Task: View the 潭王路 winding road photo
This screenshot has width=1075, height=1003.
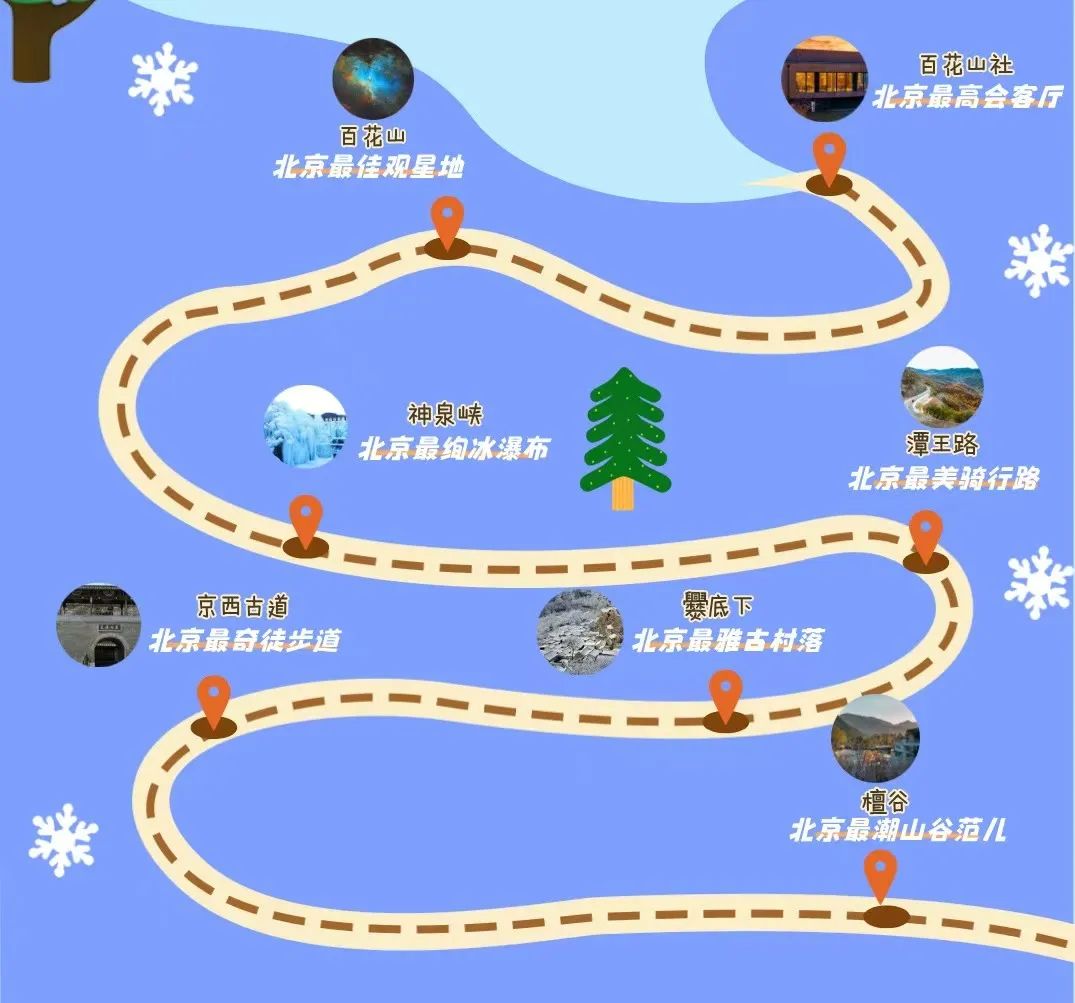Action: click(942, 388)
